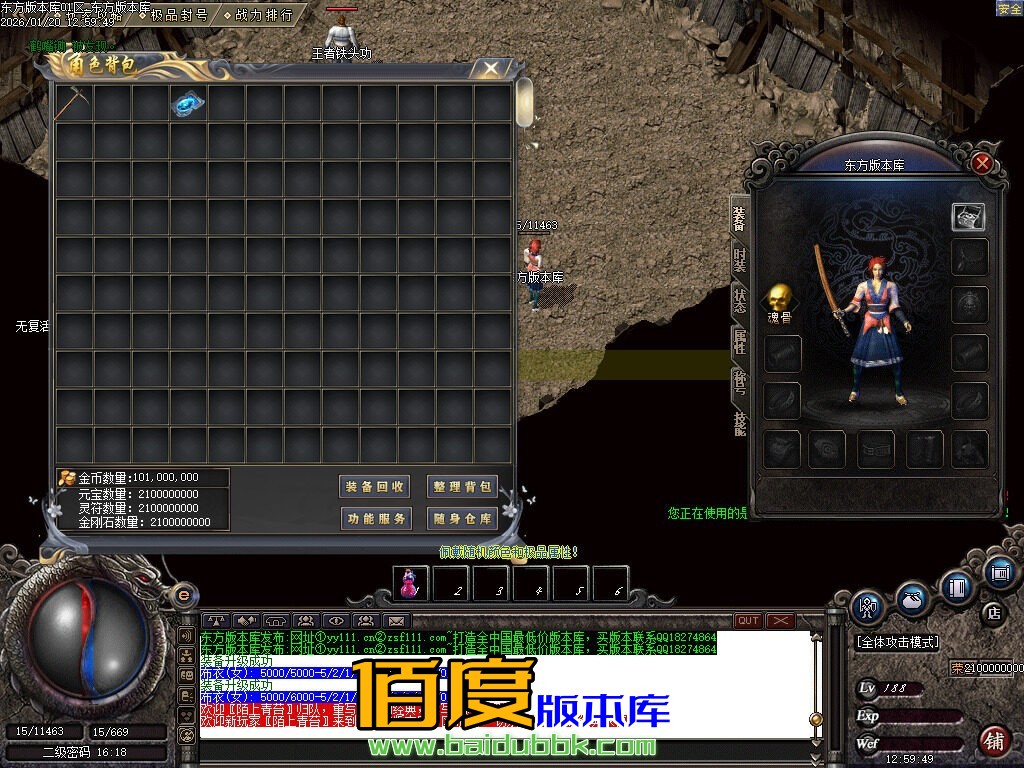The width and height of the screenshot is (1024, 768).
Task: Switch to the 状态 status tab
Action: (739, 301)
